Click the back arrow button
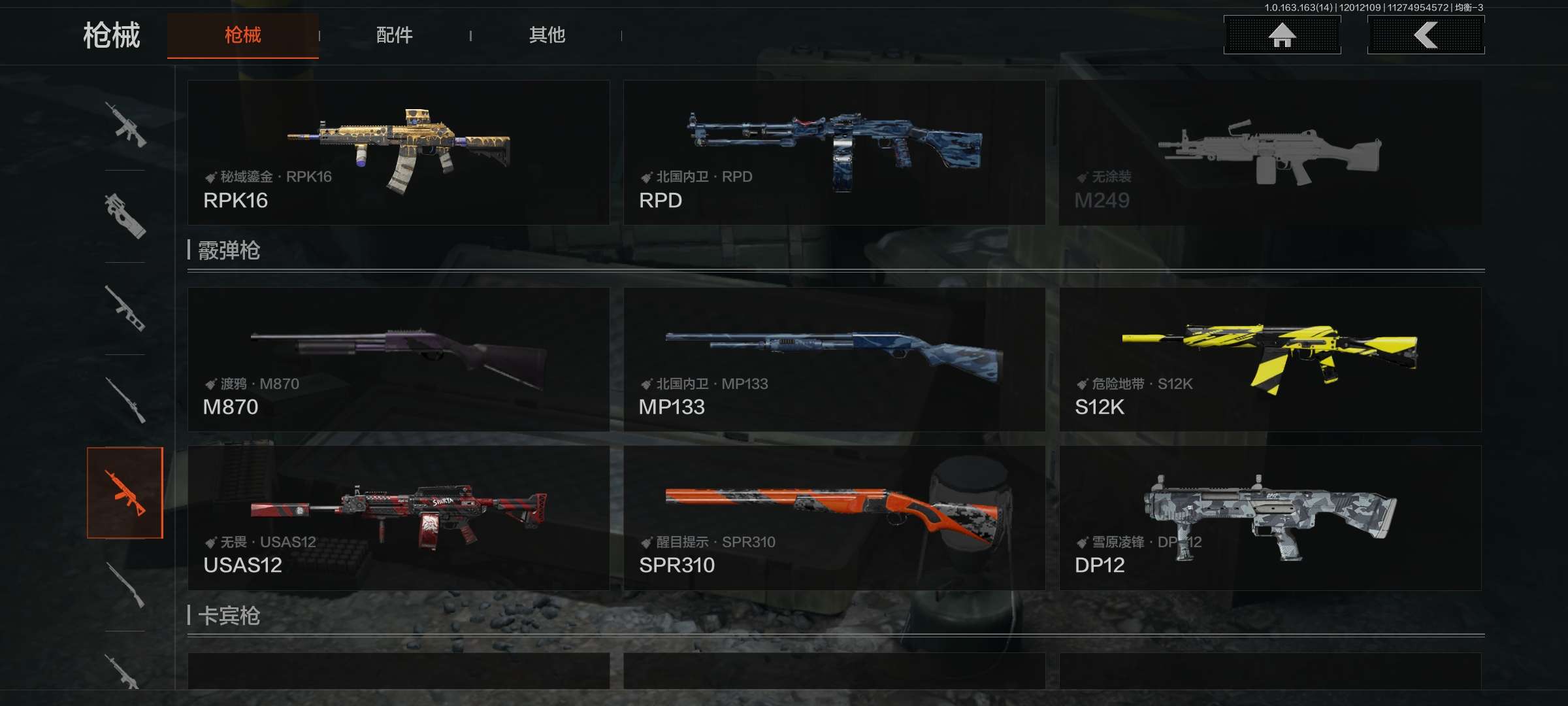 [1426, 35]
